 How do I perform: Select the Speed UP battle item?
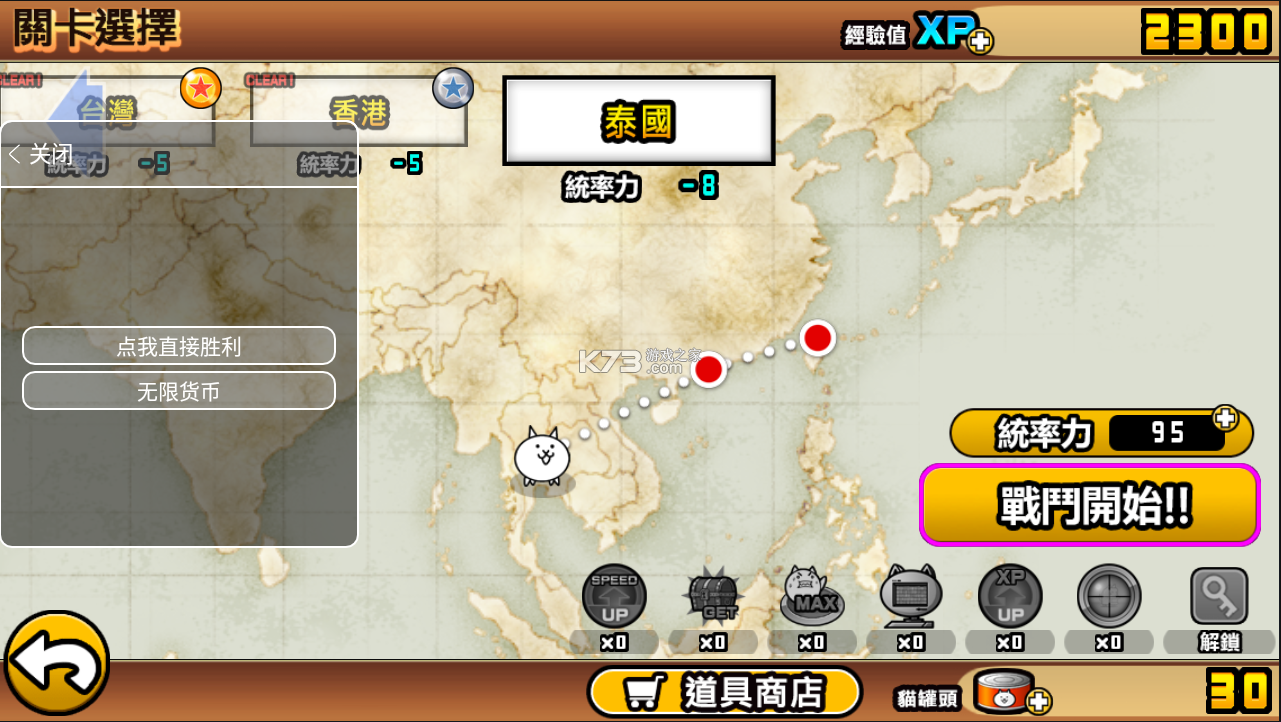click(x=614, y=597)
